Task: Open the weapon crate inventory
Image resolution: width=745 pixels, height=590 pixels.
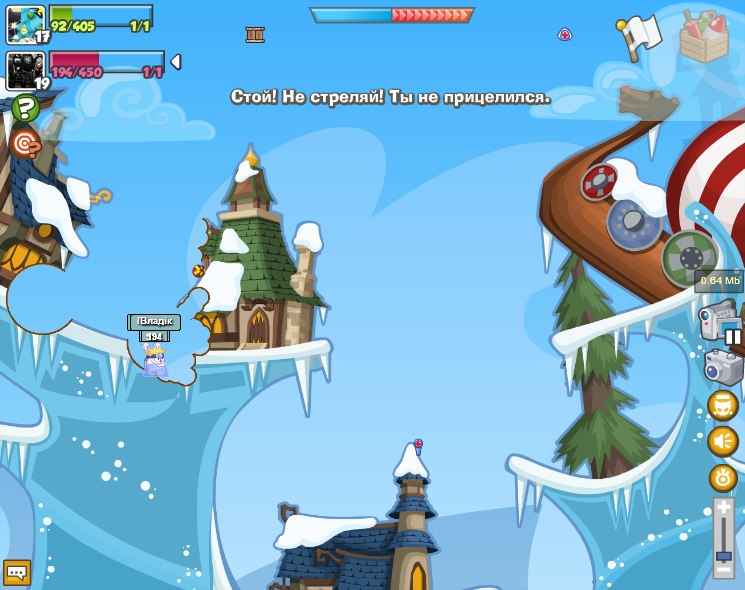Action: pyautogui.click(x=704, y=37)
